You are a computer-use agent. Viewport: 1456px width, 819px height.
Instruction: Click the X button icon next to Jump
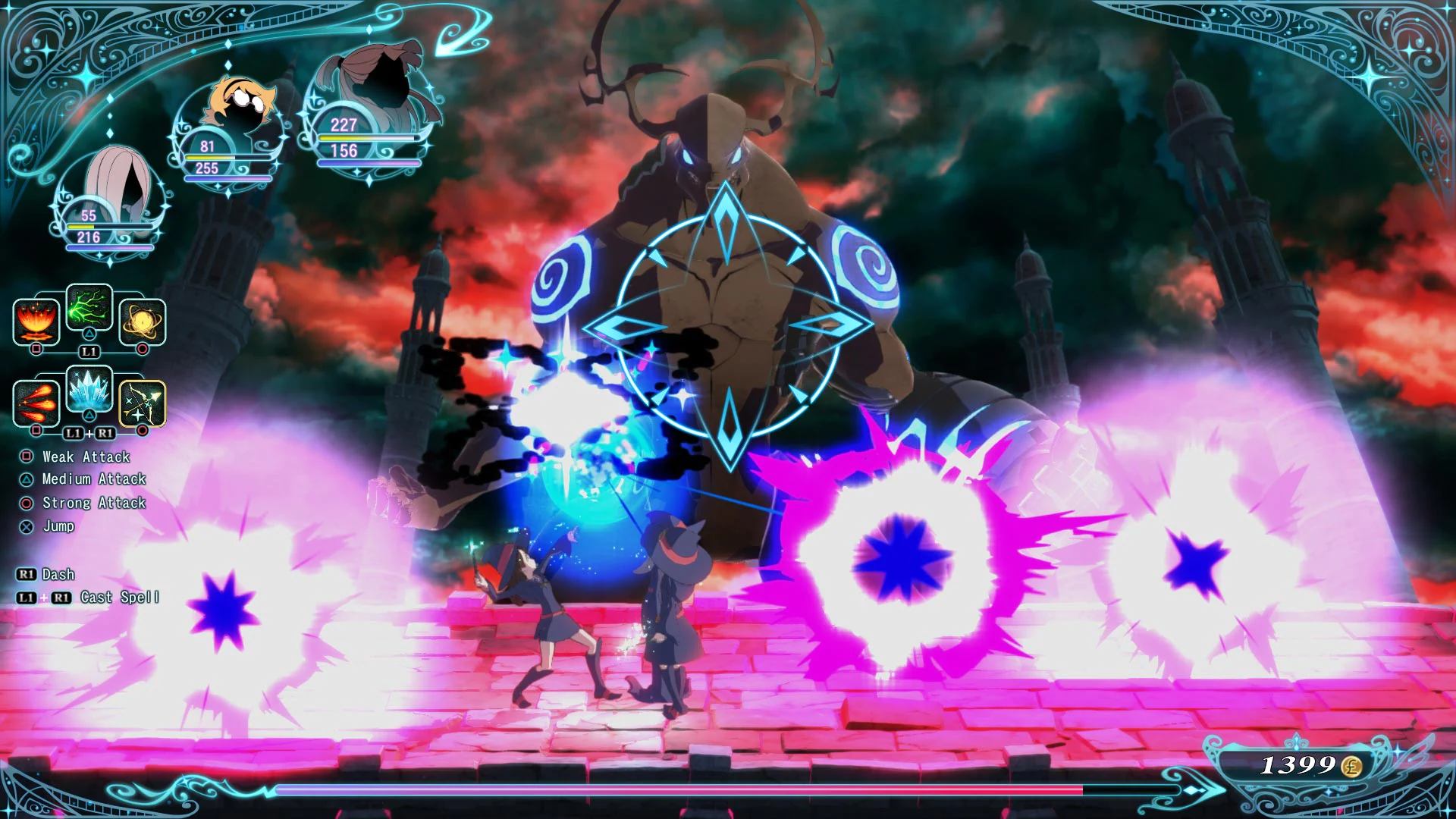25,526
